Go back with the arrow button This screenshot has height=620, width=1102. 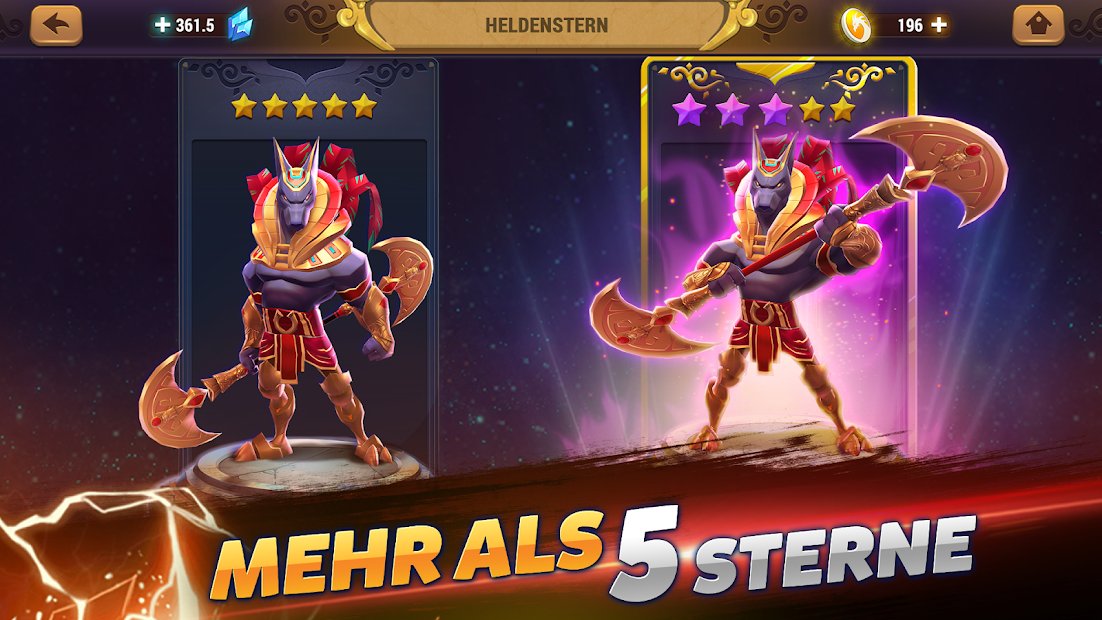tap(55, 25)
